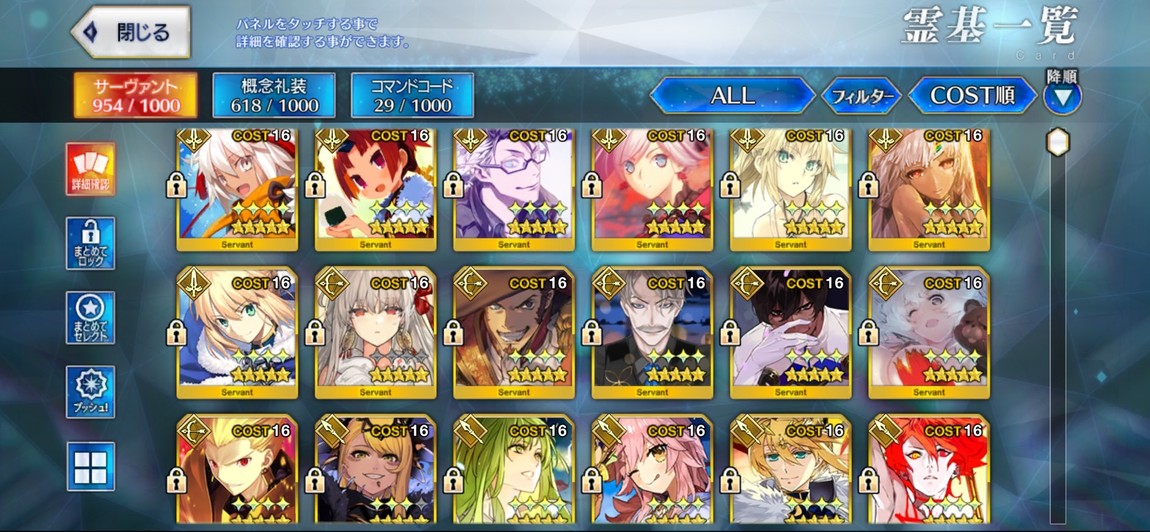Choose the golden-armored red-eyed Archer card
Screen dimensions: 1150x532
pyautogui.click(x=236, y=470)
